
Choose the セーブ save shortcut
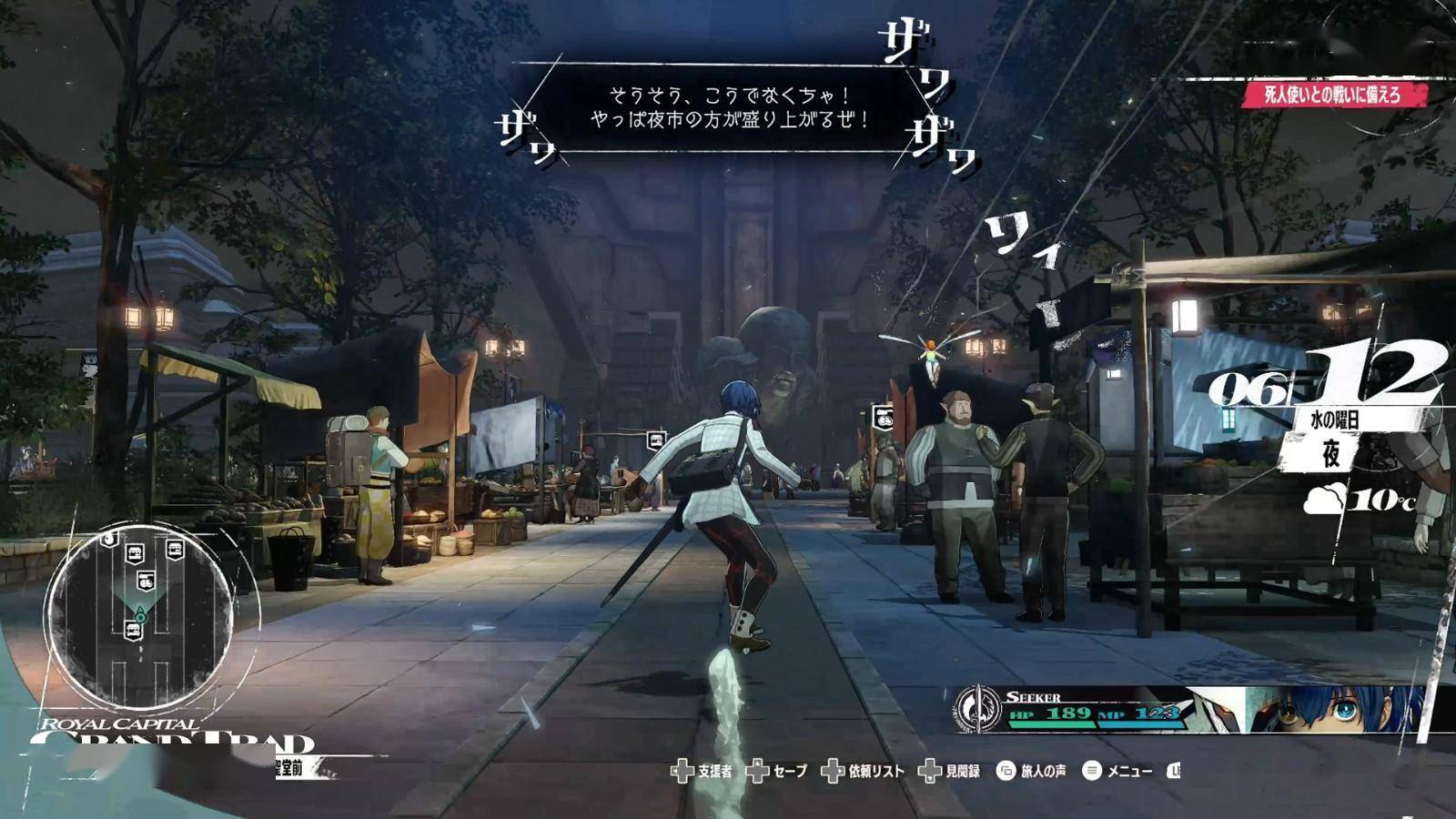[776, 772]
